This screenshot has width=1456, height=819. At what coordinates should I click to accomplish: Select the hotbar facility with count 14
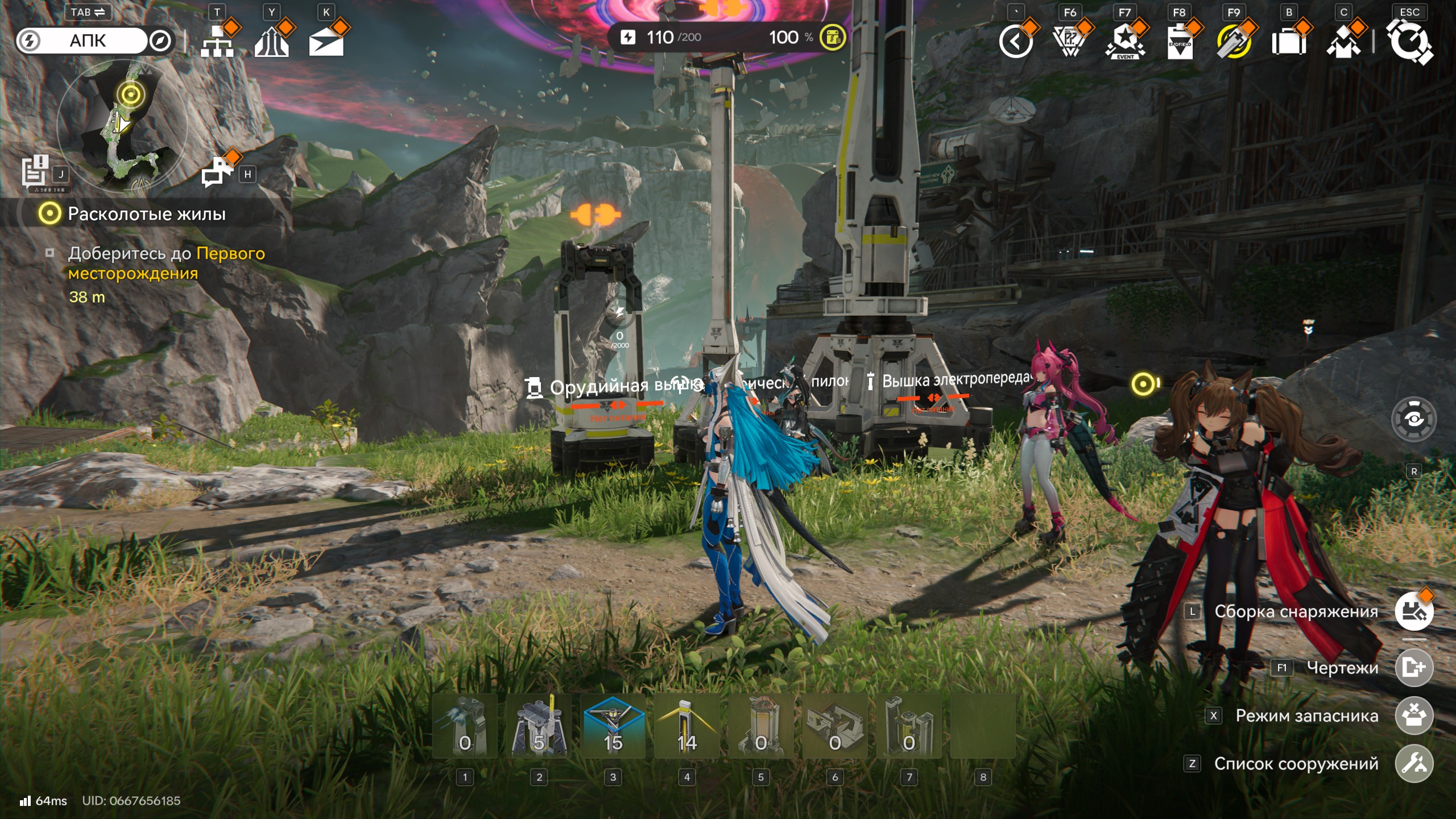coord(687,726)
